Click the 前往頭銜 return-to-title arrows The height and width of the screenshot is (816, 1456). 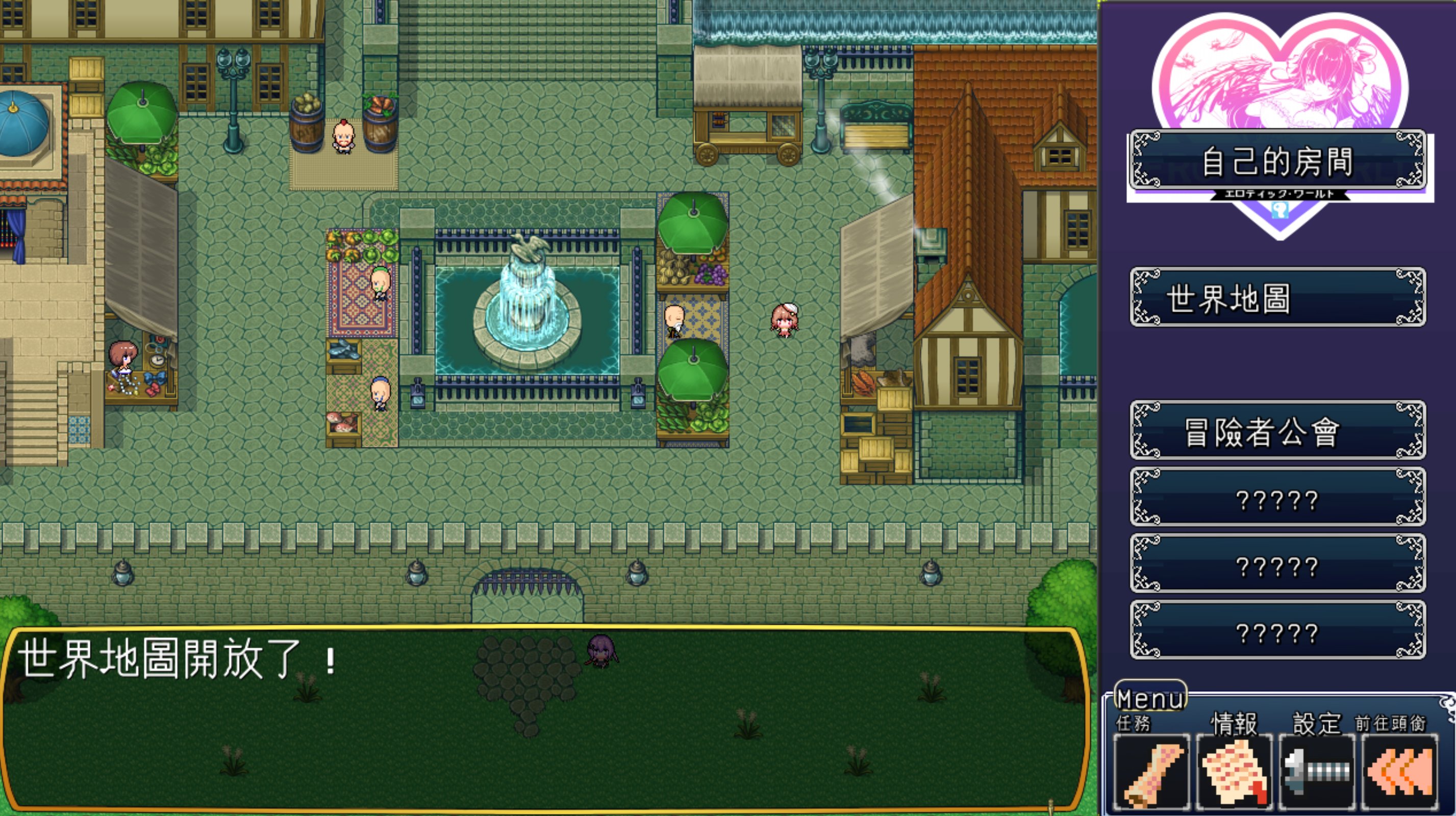point(1399,772)
